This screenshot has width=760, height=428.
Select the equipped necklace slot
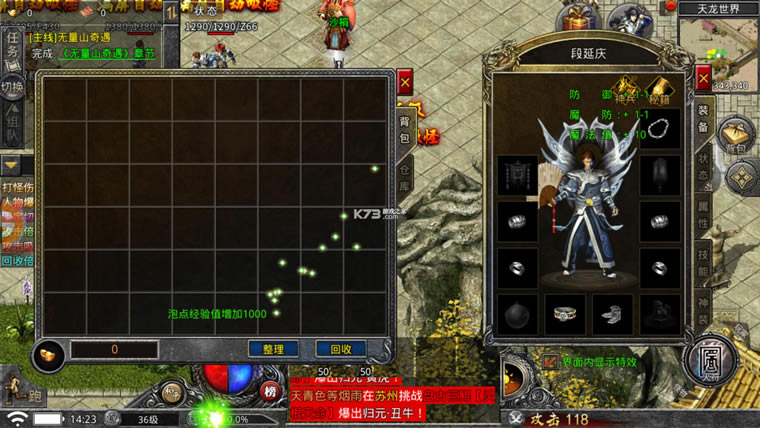(x=659, y=128)
